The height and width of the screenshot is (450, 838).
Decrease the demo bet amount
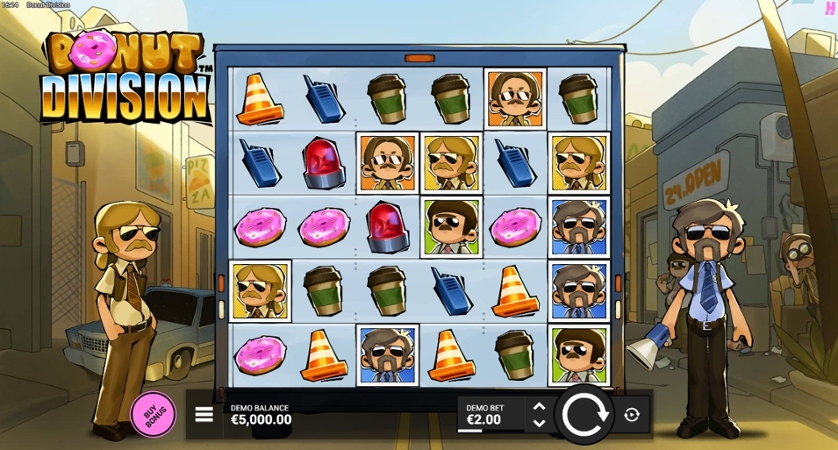pos(539,423)
